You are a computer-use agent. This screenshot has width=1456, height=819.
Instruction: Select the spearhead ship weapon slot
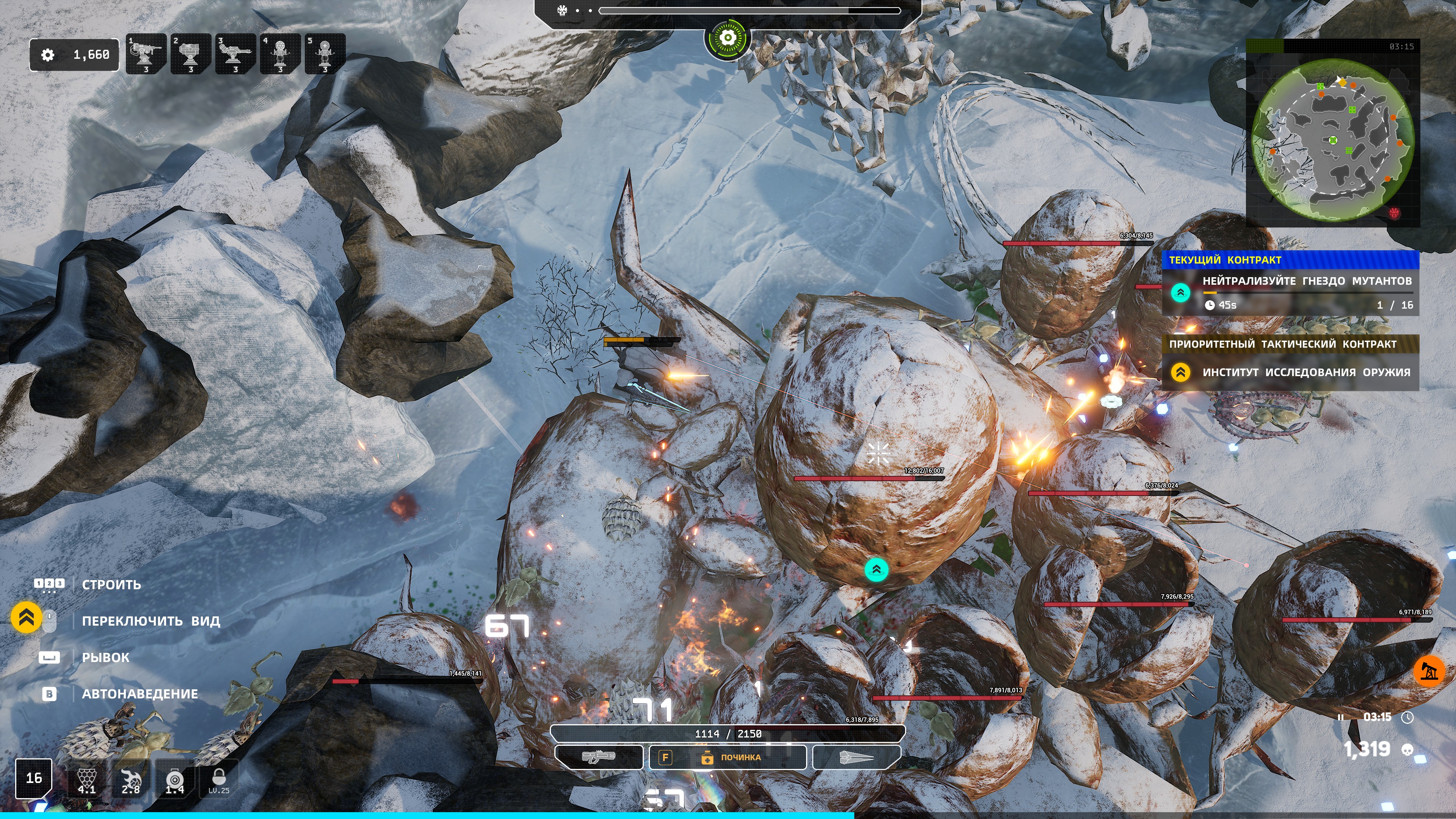(x=856, y=757)
